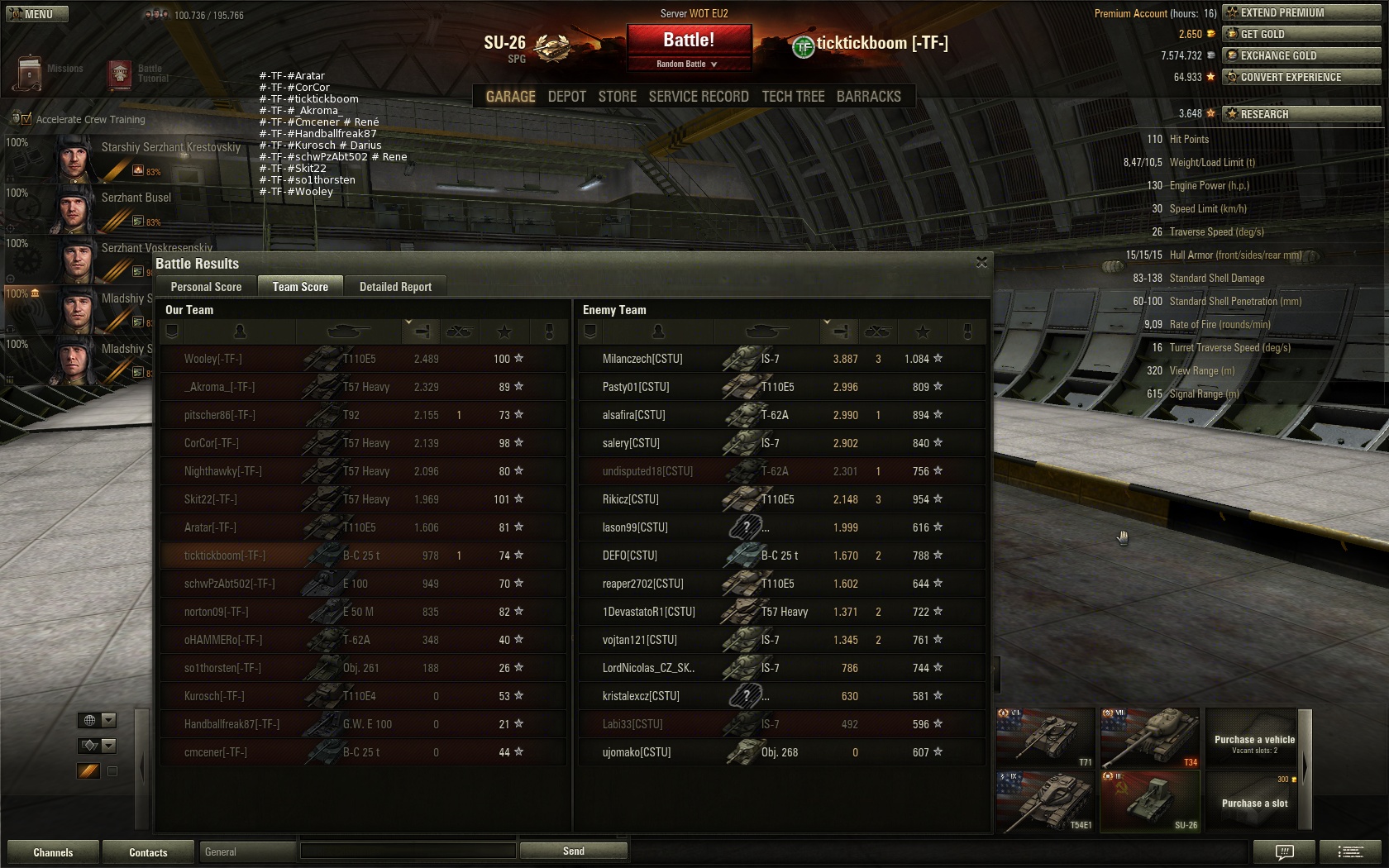Close the Battle Results window

click(x=981, y=263)
